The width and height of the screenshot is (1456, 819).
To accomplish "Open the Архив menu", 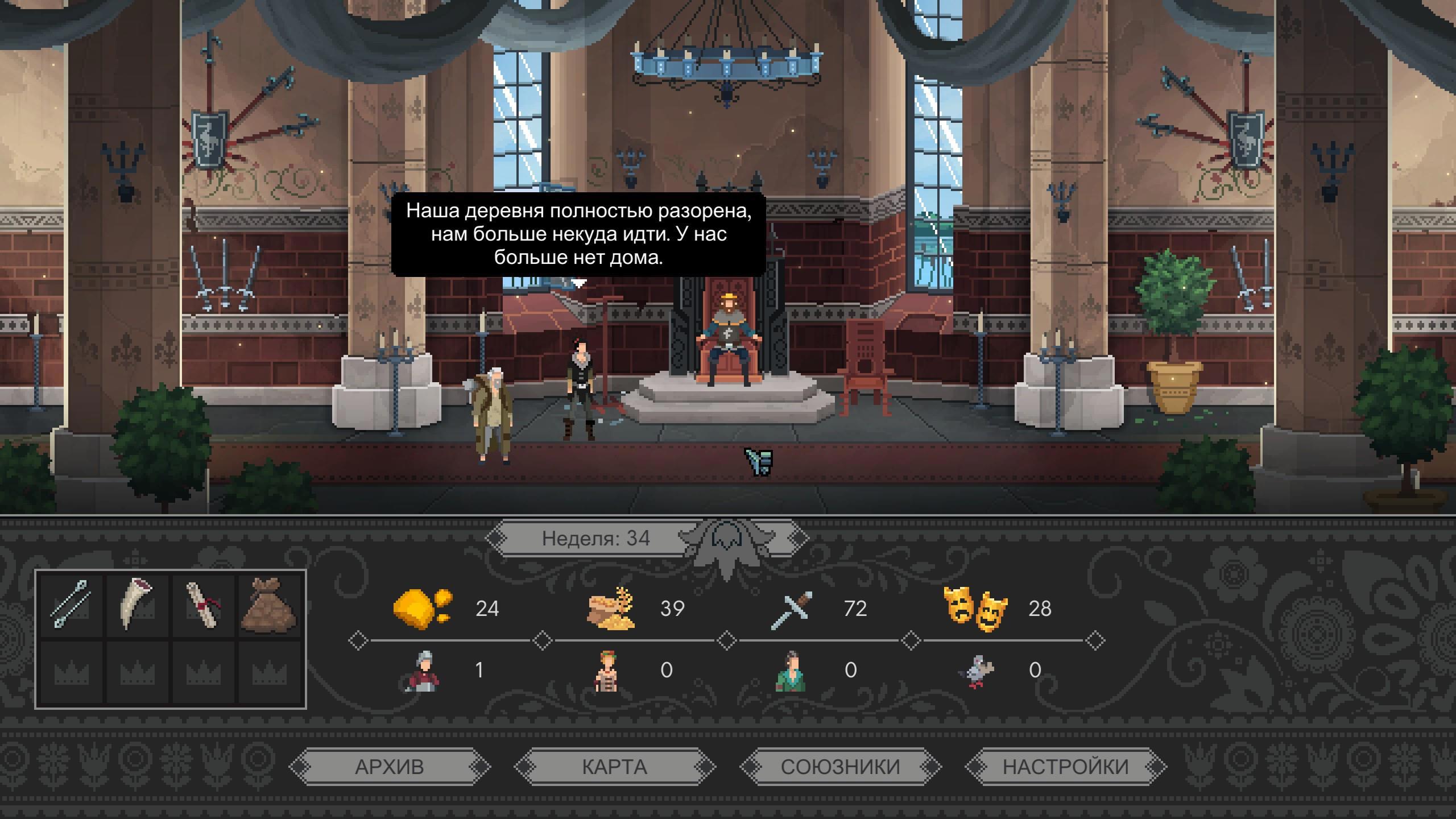I will [x=390, y=767].
